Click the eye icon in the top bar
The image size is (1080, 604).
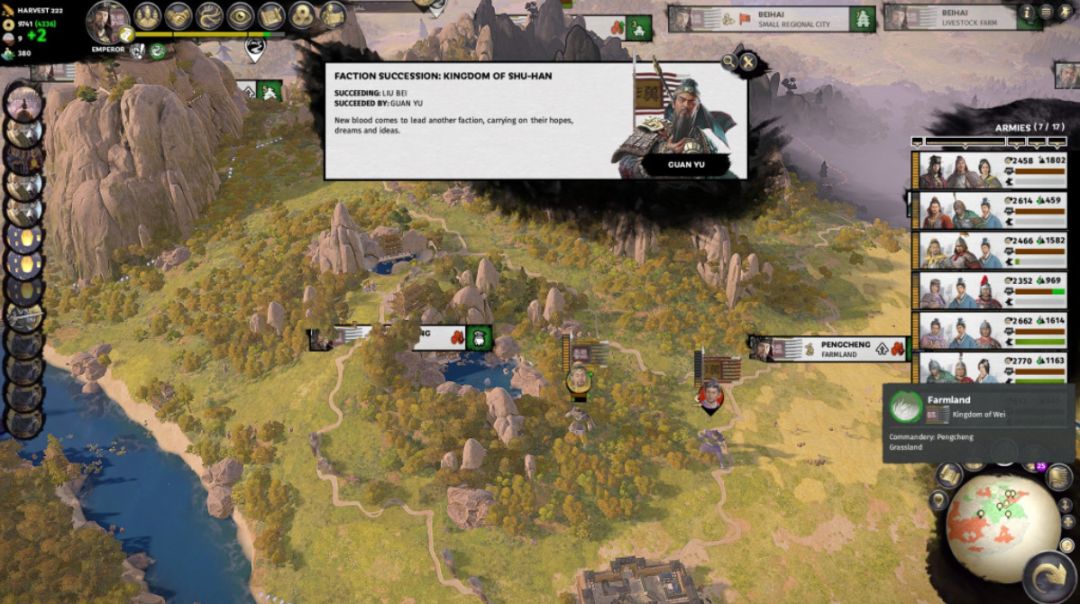[240, 16]
